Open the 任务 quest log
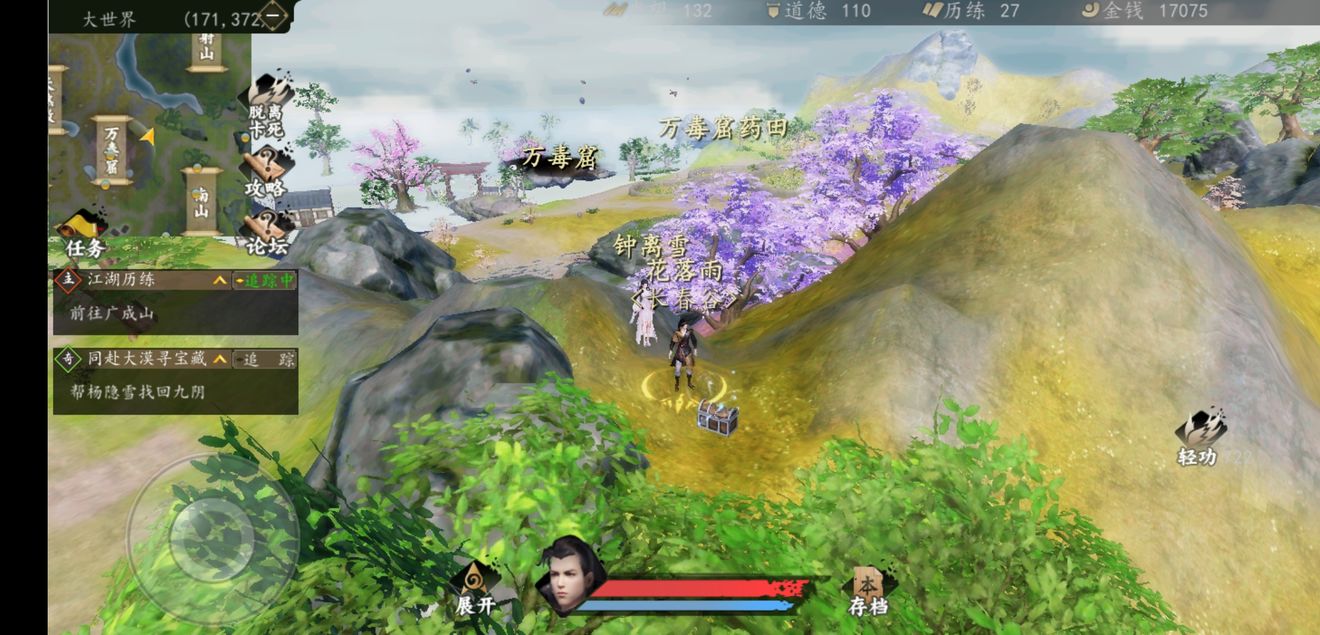Viewport: 1320px width, 635px height. coord(84,233)
